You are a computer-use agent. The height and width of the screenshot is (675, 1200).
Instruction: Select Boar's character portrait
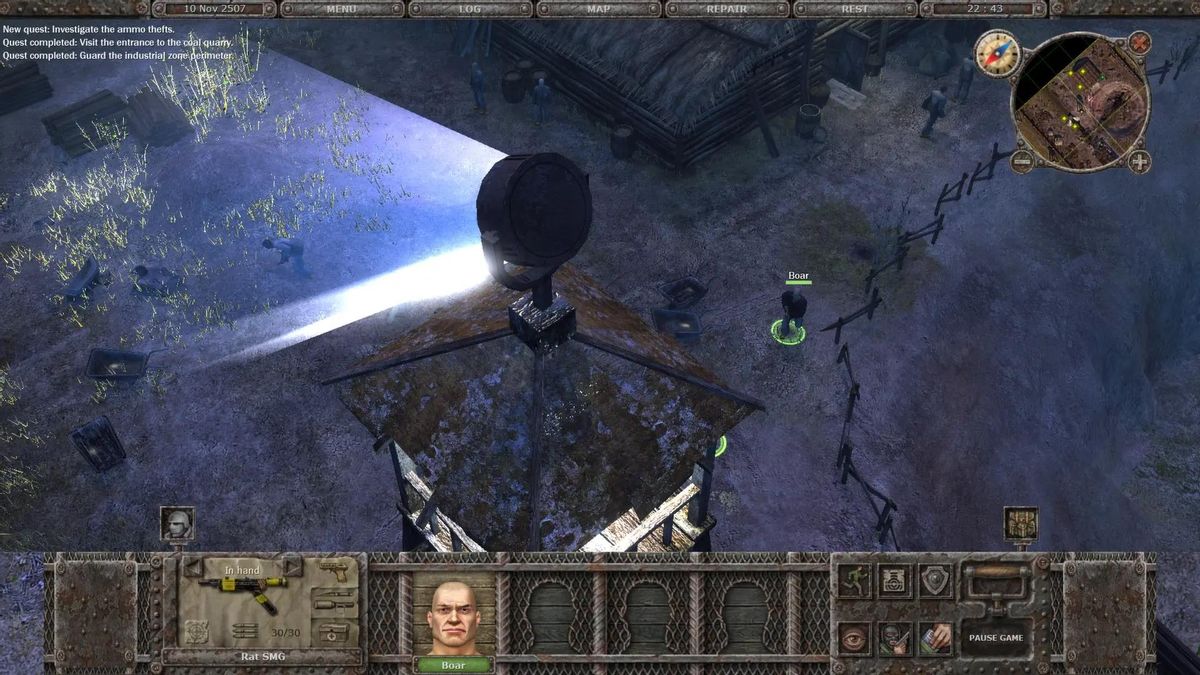tap(453, 616)
